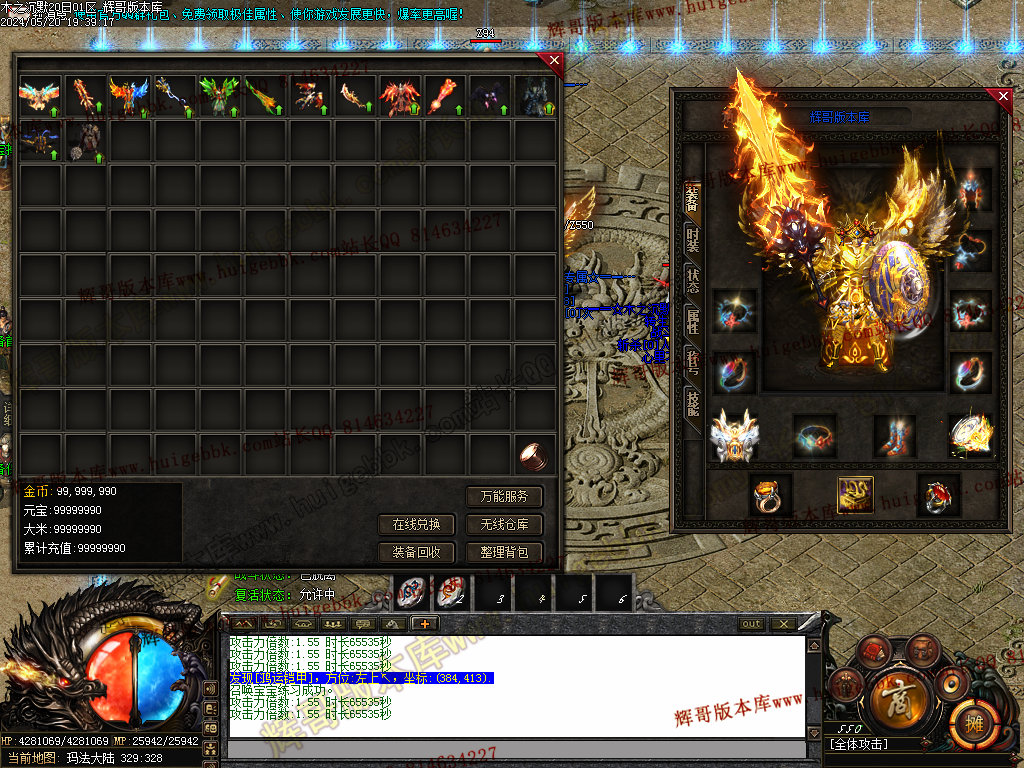Select the scroll item in last bag slot
The image size is (1024, 768).
coord(534,457)
